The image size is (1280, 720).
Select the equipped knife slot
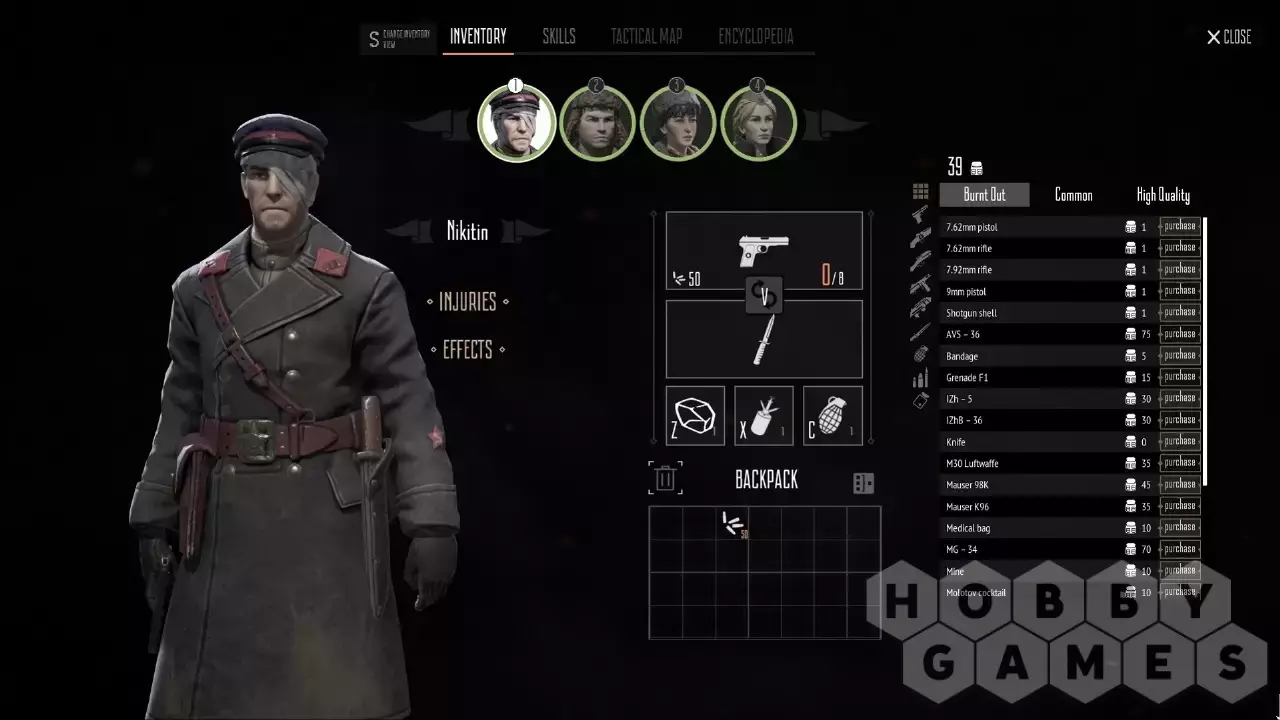click(764, 340)
